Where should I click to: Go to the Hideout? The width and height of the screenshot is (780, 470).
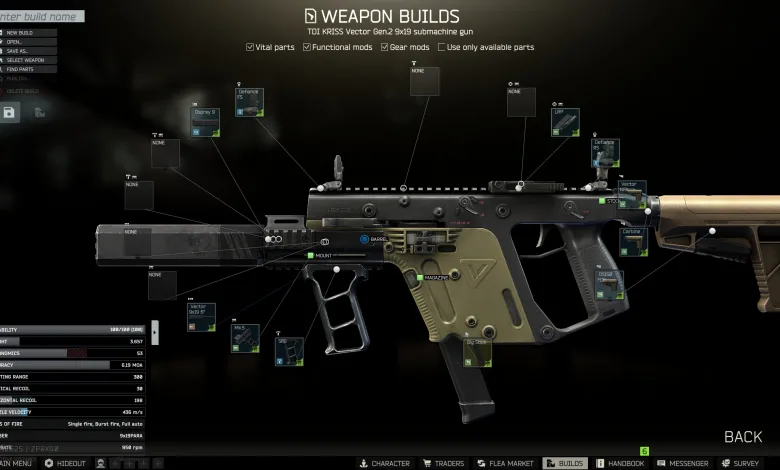66,463
